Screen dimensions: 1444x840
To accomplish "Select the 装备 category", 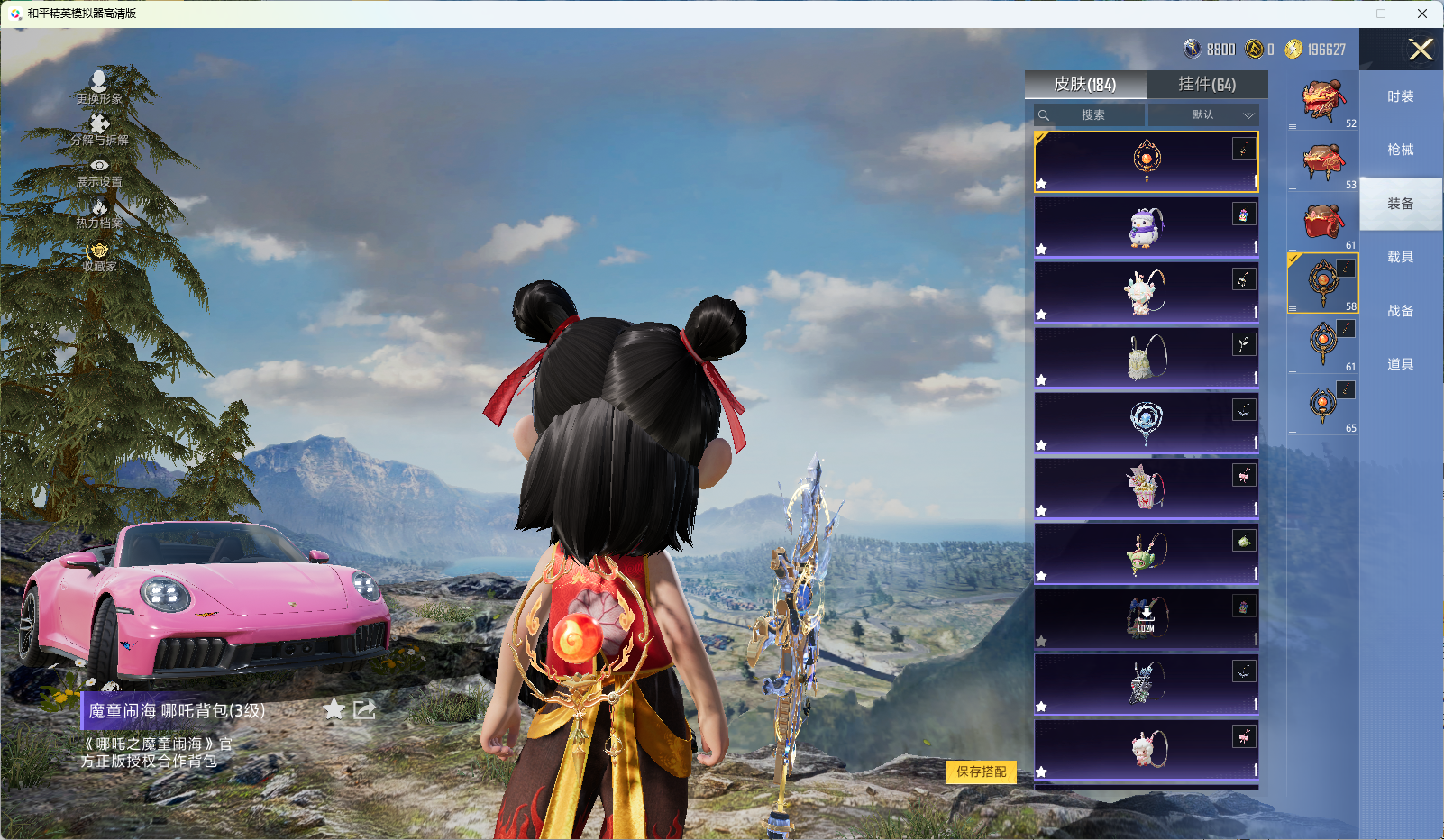I will point(1400,204).
